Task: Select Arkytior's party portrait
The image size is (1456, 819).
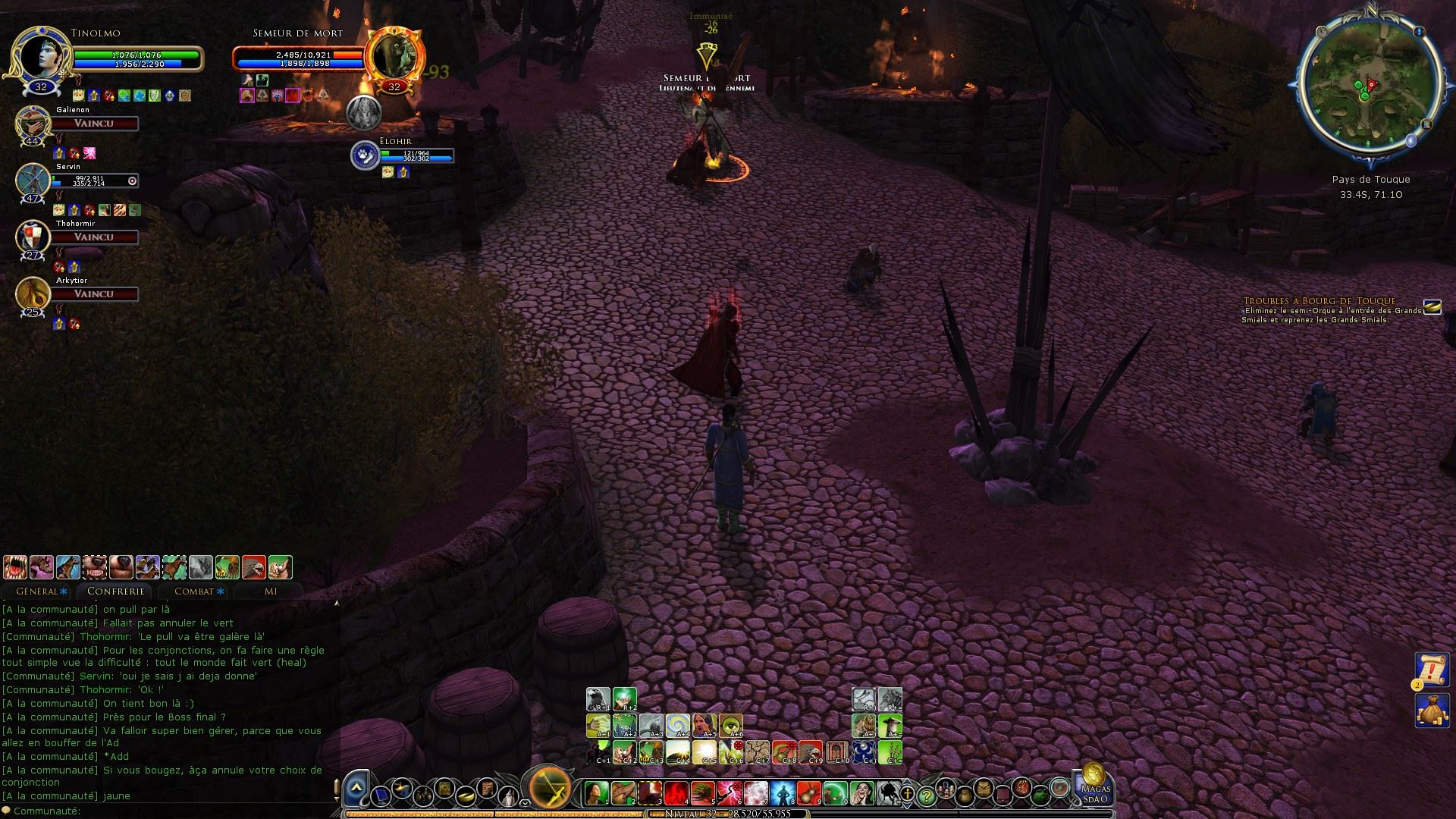Action: tap(33, 294)
